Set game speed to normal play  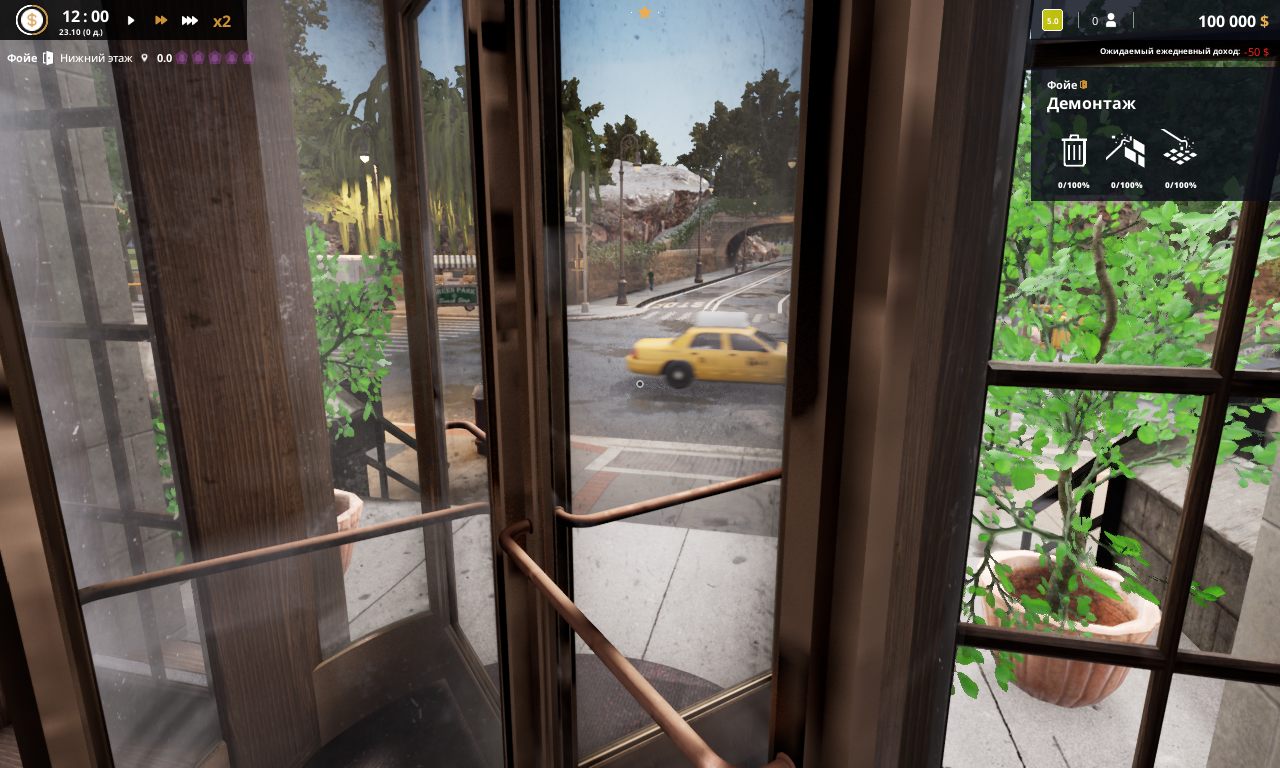(131, 20)
